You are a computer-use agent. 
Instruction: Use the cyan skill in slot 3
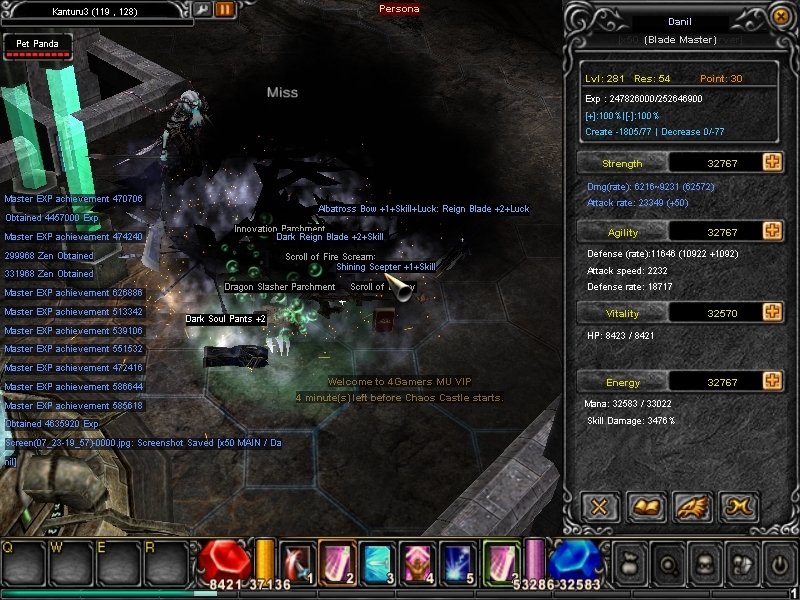pyautogui.click(x=376, y=561)
